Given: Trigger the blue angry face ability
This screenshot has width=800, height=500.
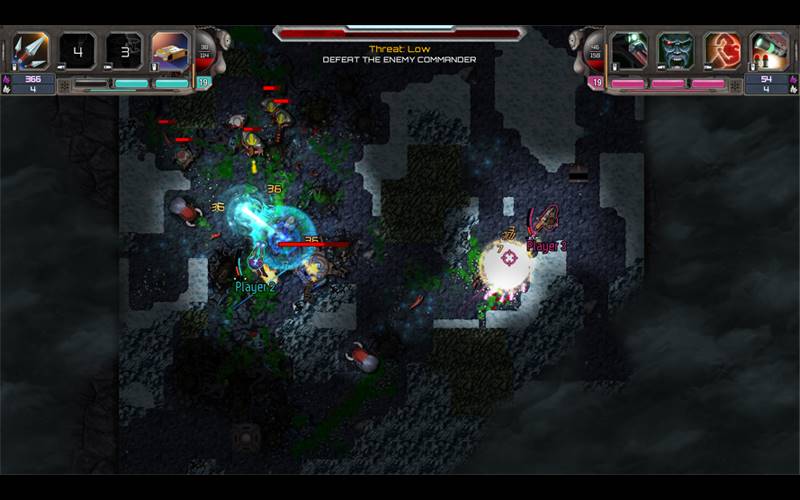Looking at the screenshot, I should click(676, 50).
